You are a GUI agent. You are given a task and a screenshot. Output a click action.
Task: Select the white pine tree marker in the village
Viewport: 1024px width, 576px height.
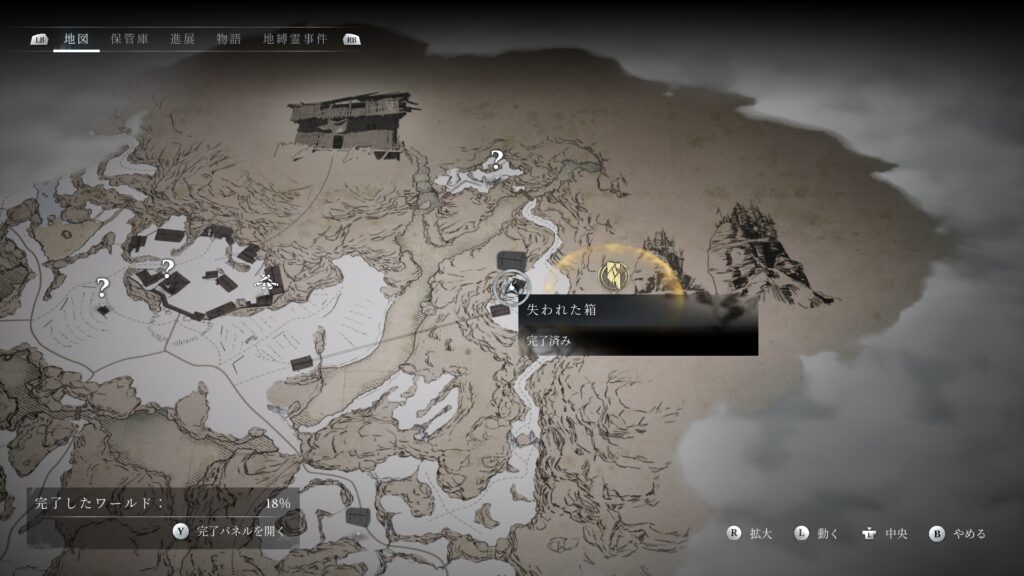(266, 281)
